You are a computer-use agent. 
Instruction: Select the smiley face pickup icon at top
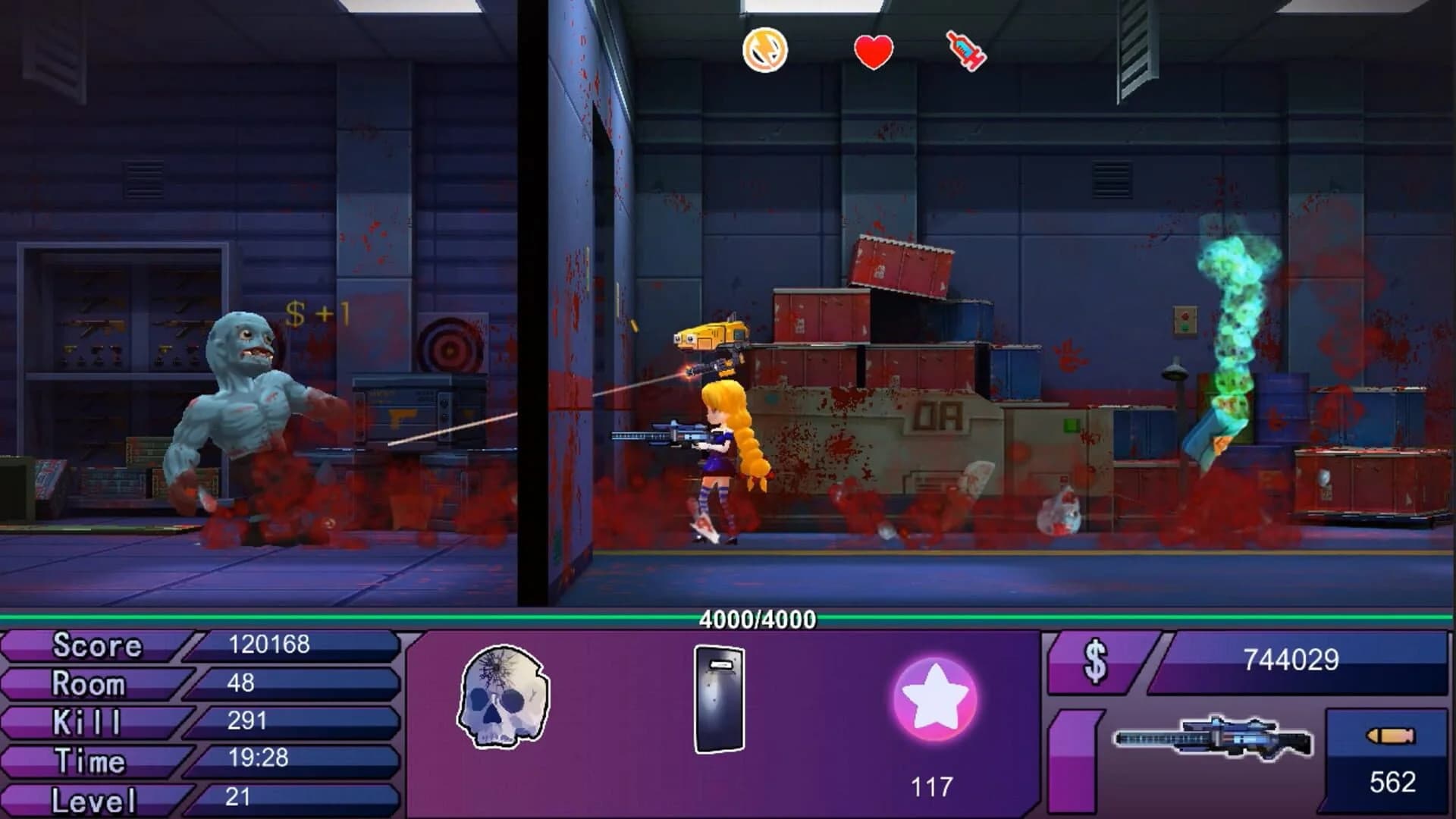764,51
